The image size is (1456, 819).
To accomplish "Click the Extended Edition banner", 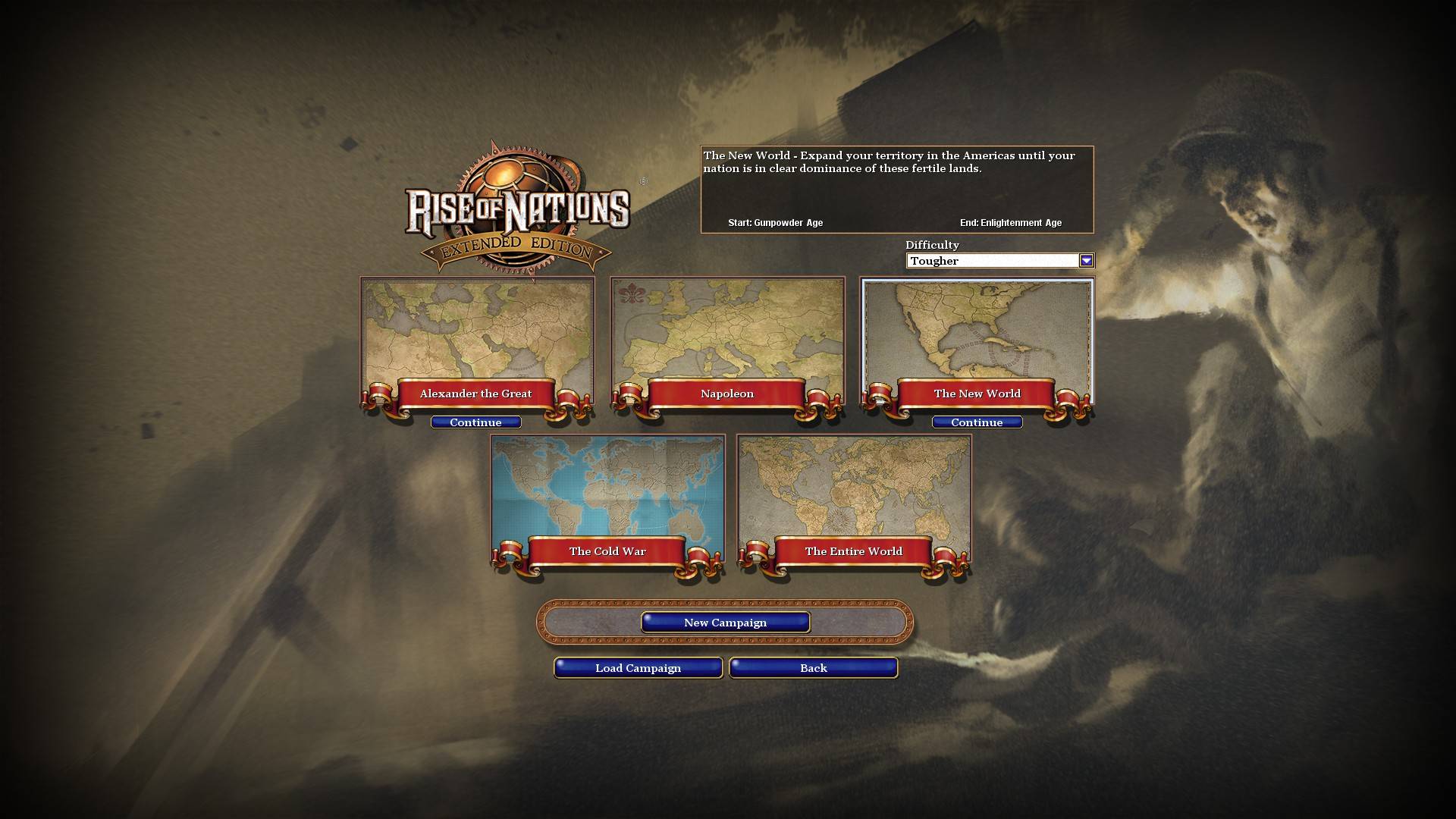I will point(516,246).
